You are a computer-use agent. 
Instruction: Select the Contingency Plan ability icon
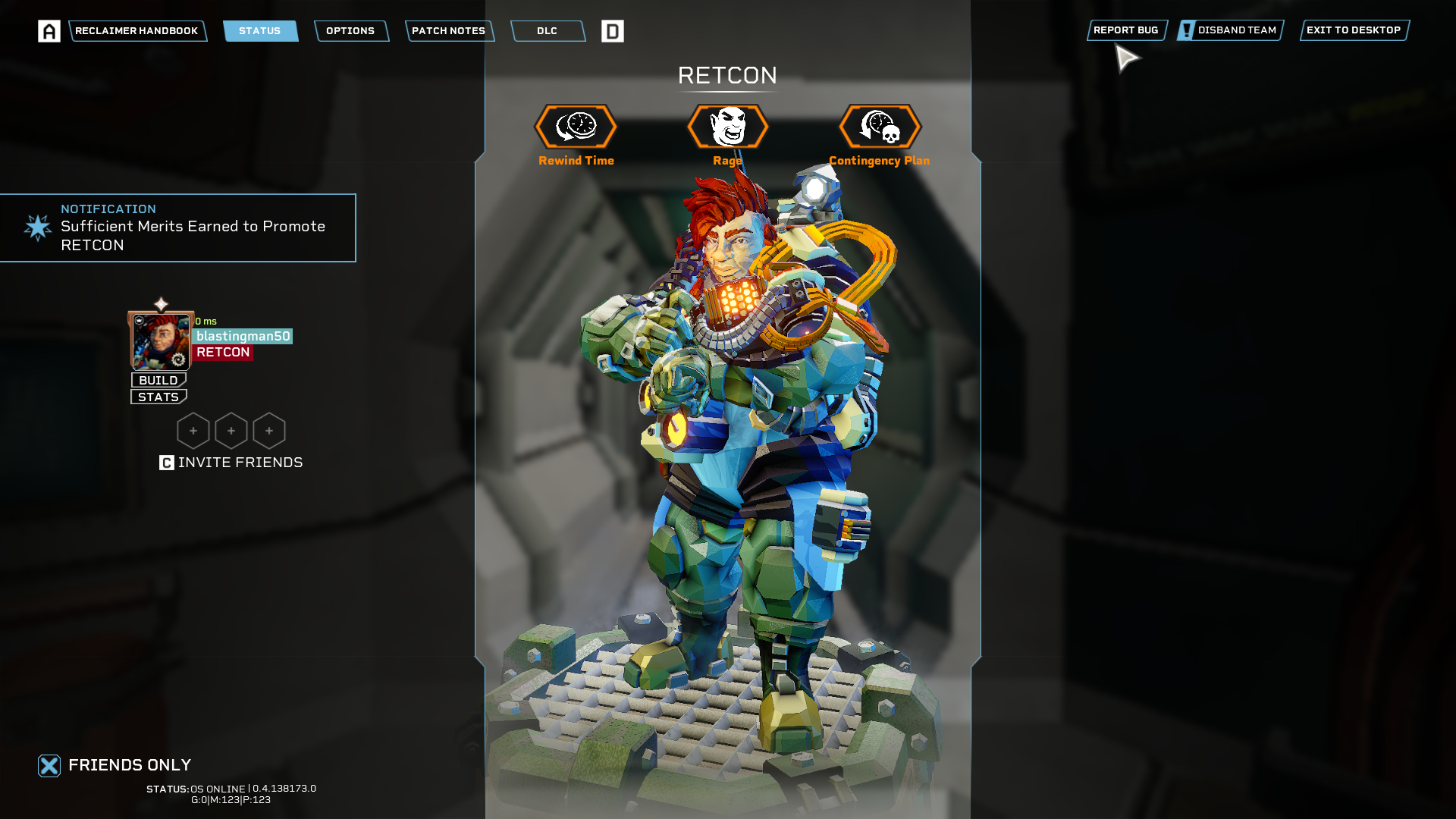pyautogui.click(x=880, y=127)
